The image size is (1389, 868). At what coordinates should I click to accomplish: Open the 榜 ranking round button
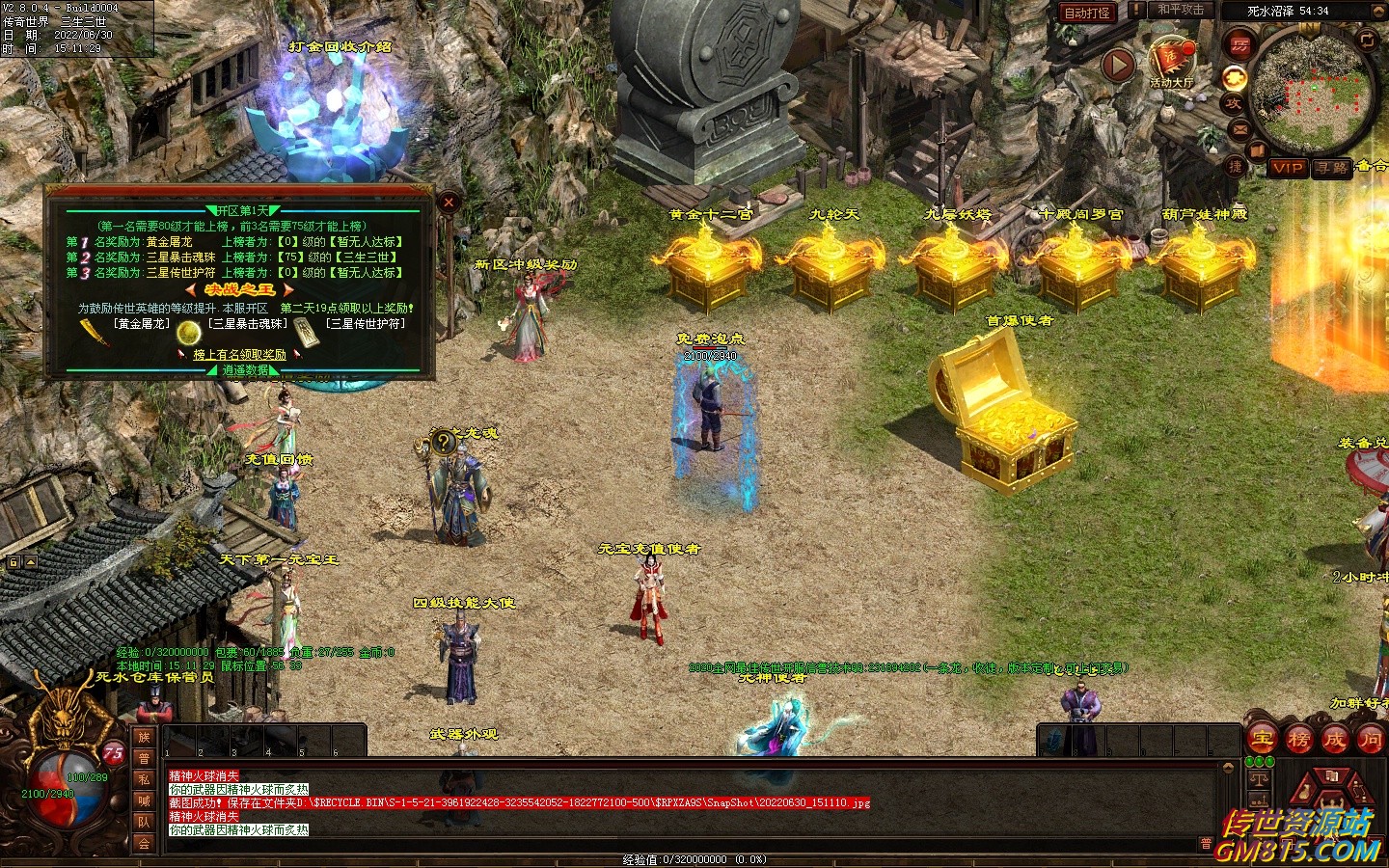pos(1298,741)
